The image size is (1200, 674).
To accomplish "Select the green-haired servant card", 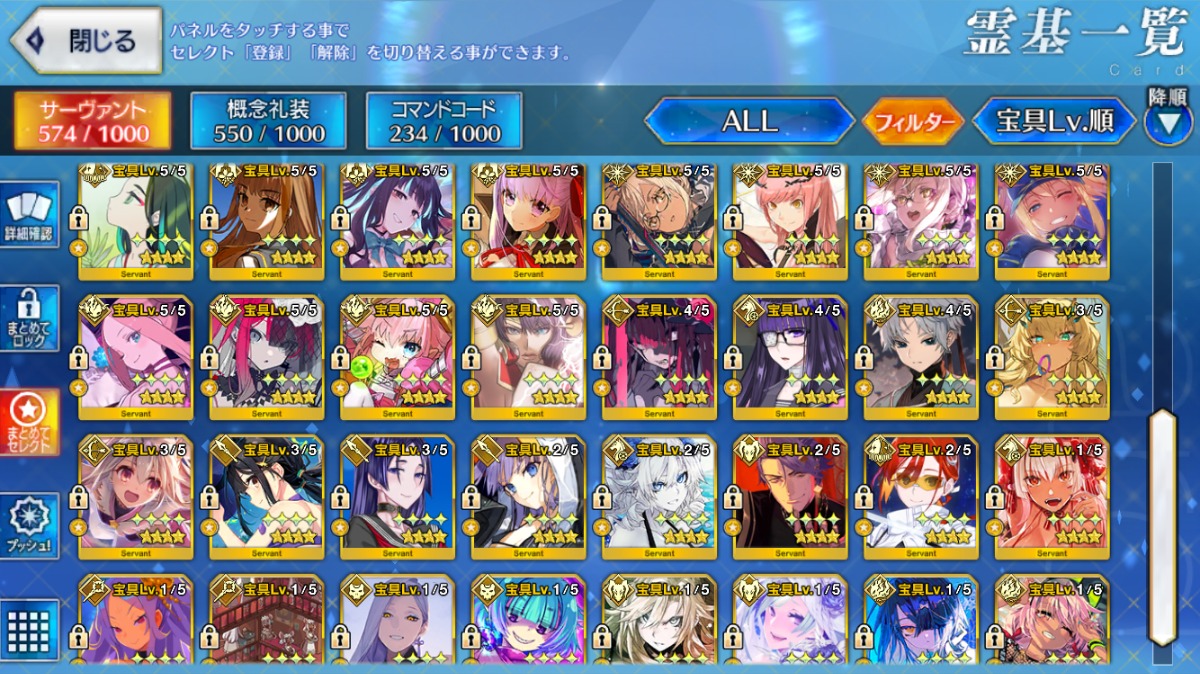I will tap(135, 222).
